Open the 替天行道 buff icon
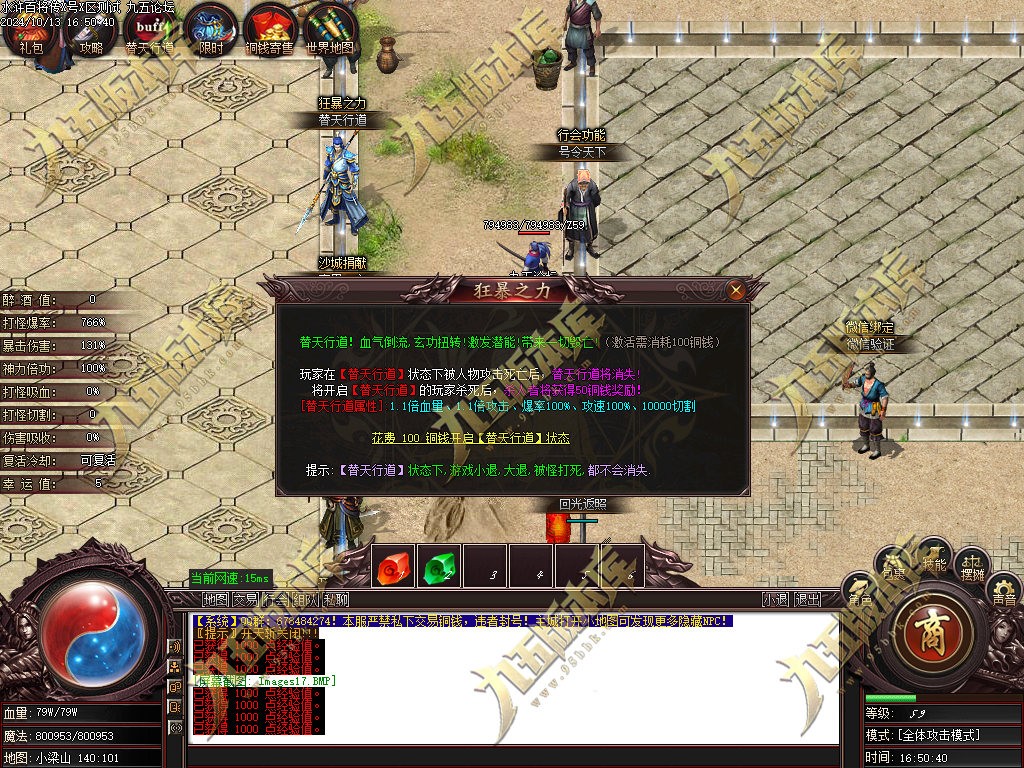The width and height of the screenshot is (1024, 768). pyautogui.click(x=150, y=30)
